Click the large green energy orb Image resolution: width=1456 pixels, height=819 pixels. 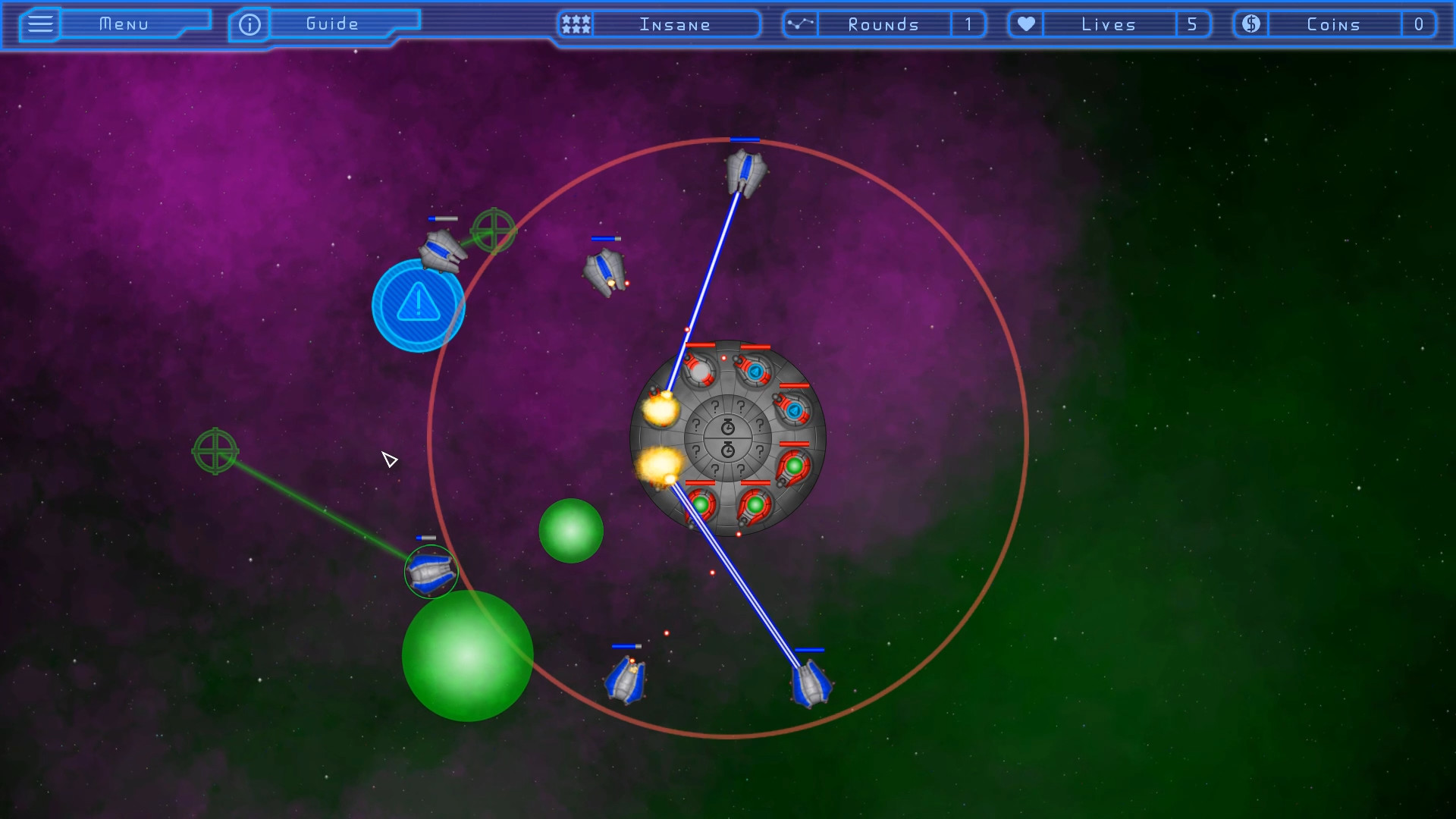click(467, 655)
